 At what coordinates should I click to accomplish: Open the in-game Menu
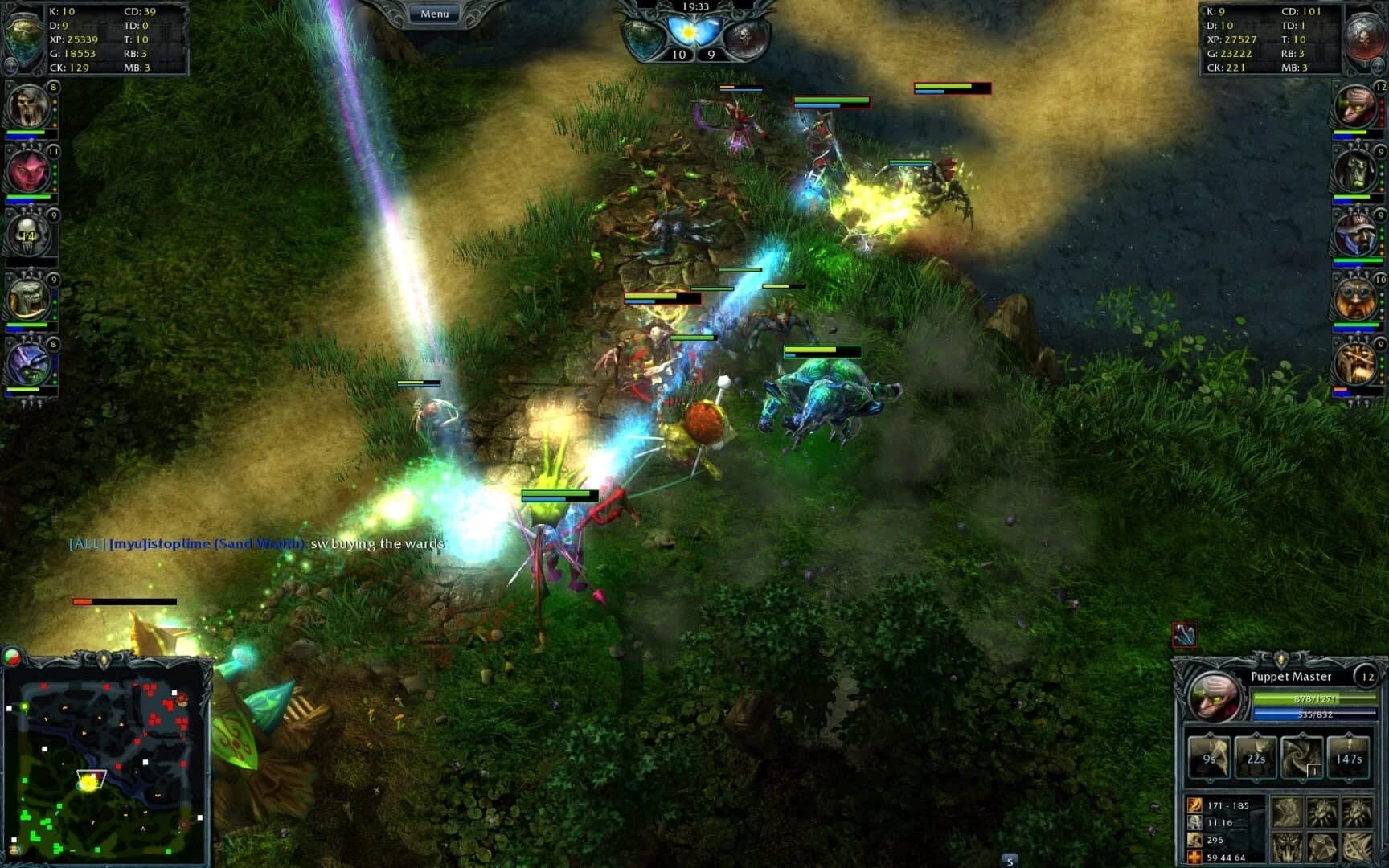pyautogui.click(x=433, y=13)
